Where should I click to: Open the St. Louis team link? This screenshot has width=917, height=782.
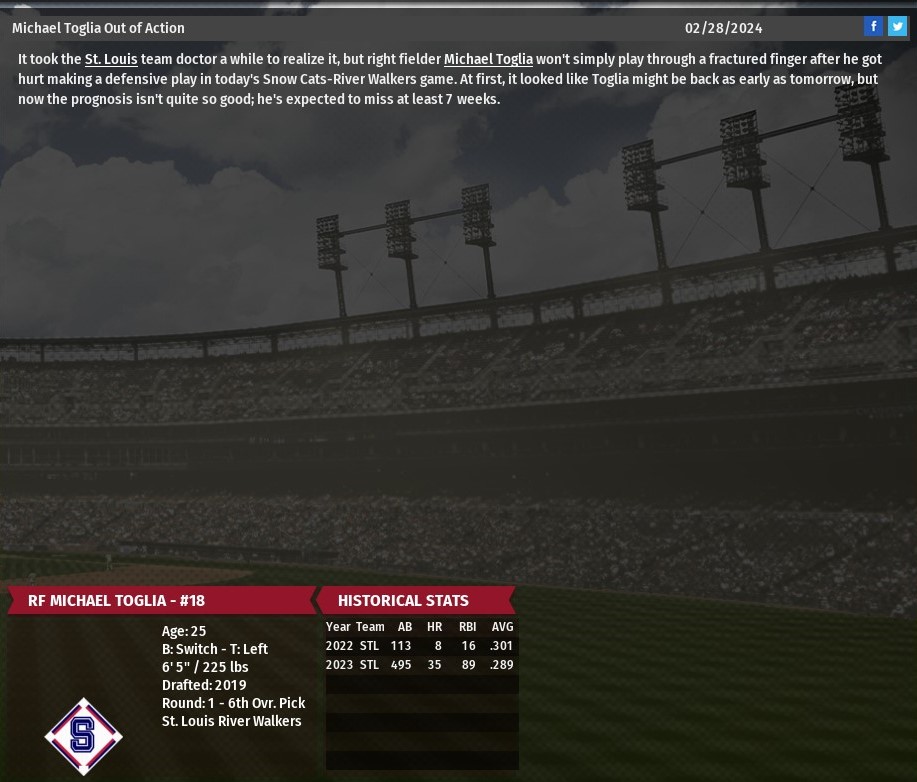tap(111, 60)
